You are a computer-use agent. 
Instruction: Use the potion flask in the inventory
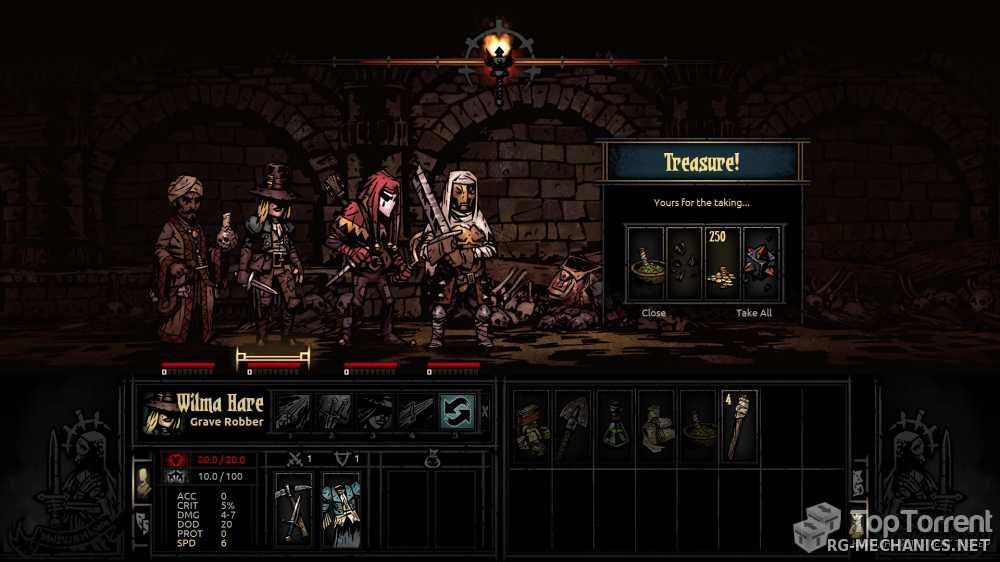(x=614, y=425)
